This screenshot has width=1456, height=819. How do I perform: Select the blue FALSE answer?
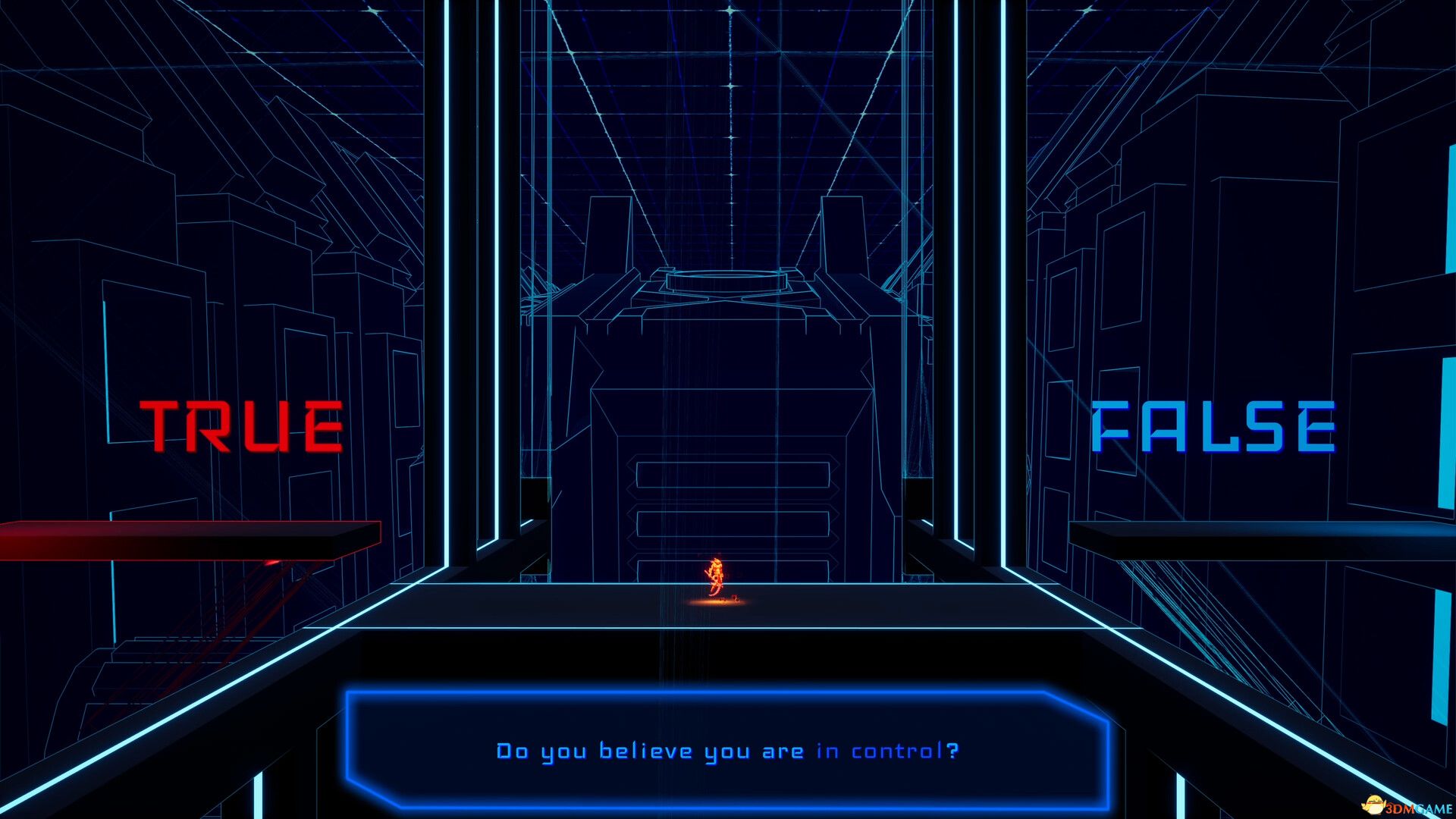point(1213,426)
